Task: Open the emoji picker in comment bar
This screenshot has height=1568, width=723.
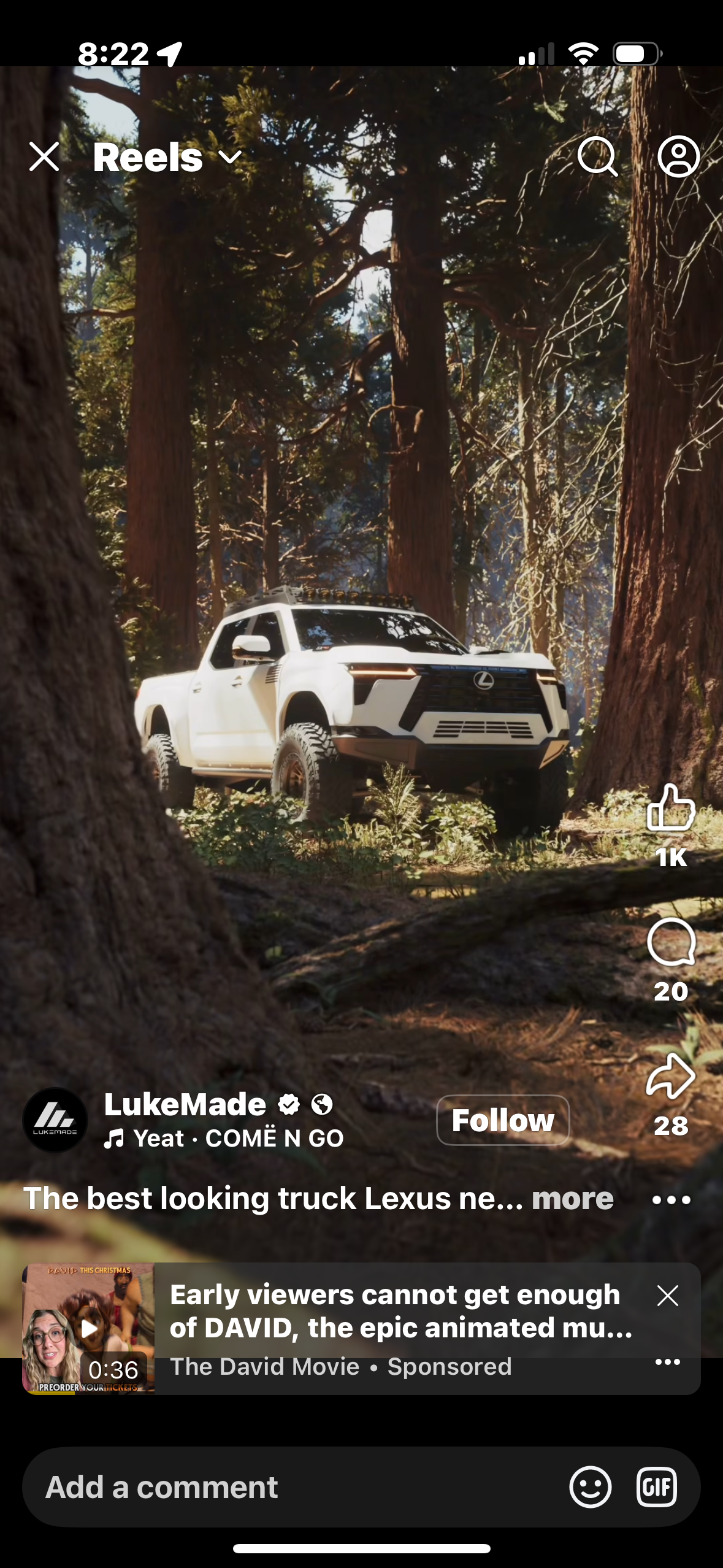Action: pyautogui.click(x=590, y=1487)
